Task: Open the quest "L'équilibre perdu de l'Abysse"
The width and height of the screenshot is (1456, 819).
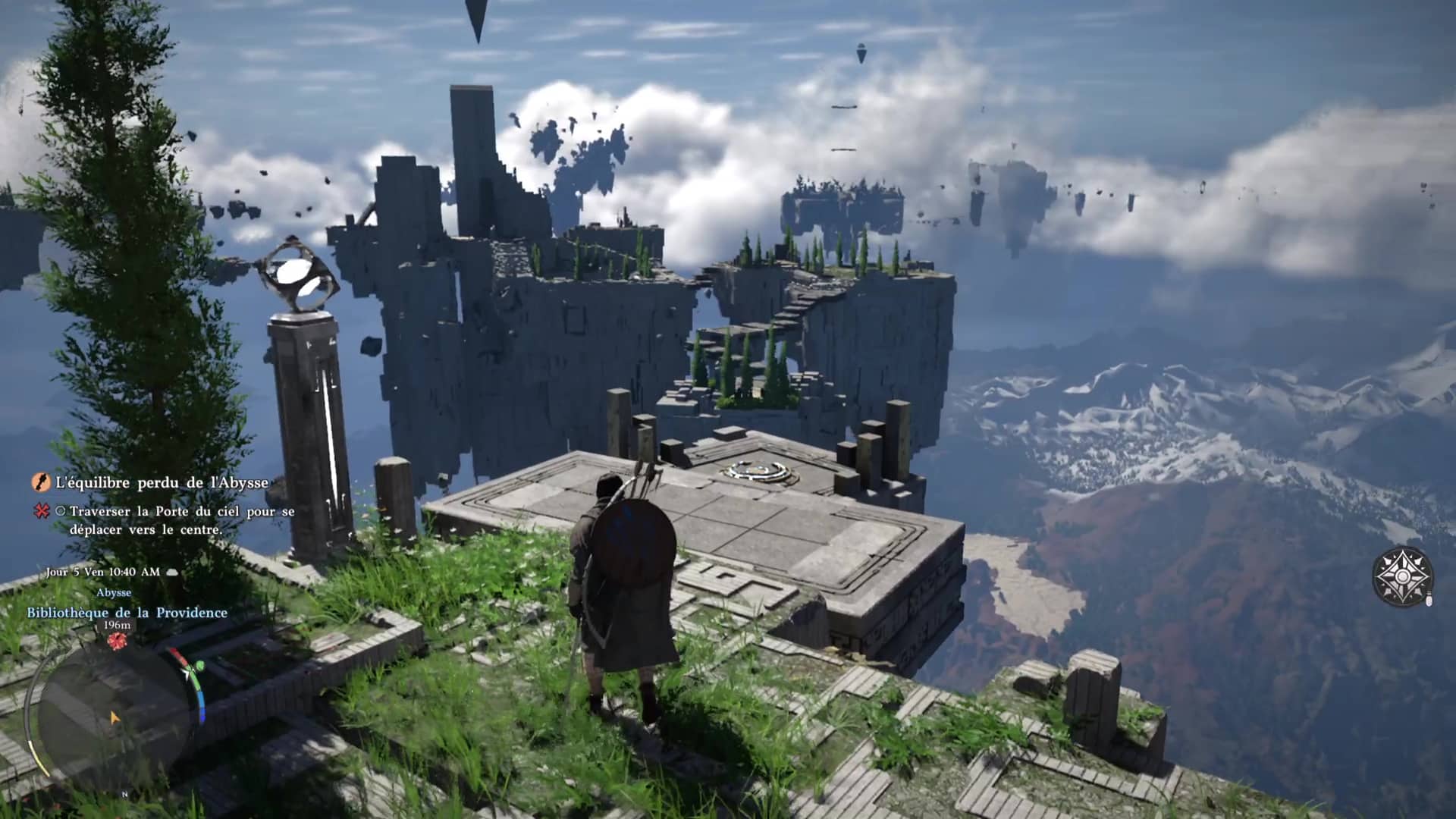Action: point(162,482)
